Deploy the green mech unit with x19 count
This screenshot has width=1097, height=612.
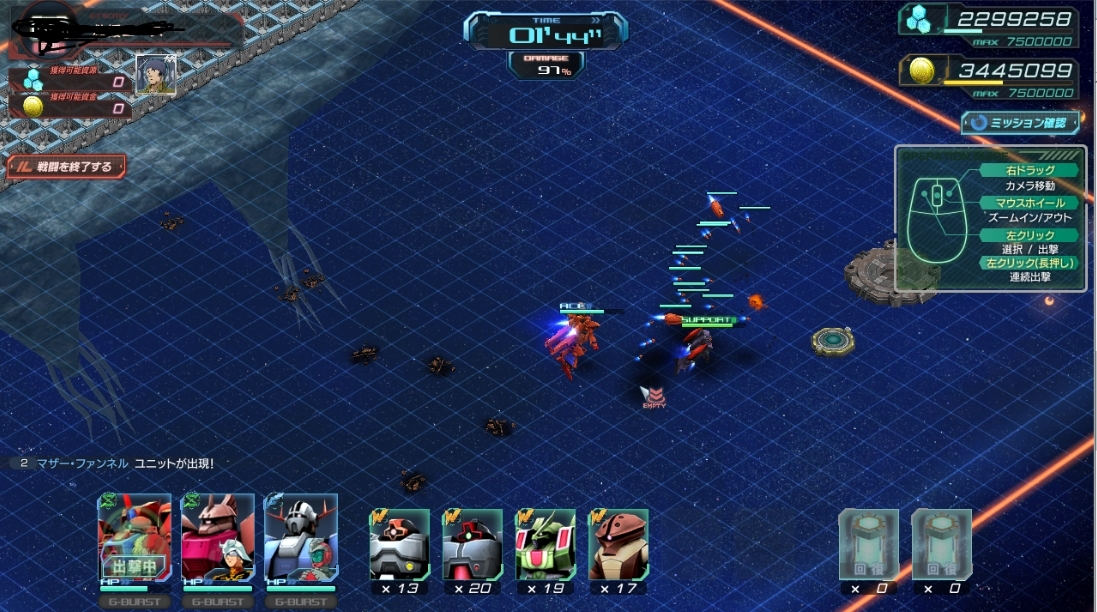tap(545, 544)
